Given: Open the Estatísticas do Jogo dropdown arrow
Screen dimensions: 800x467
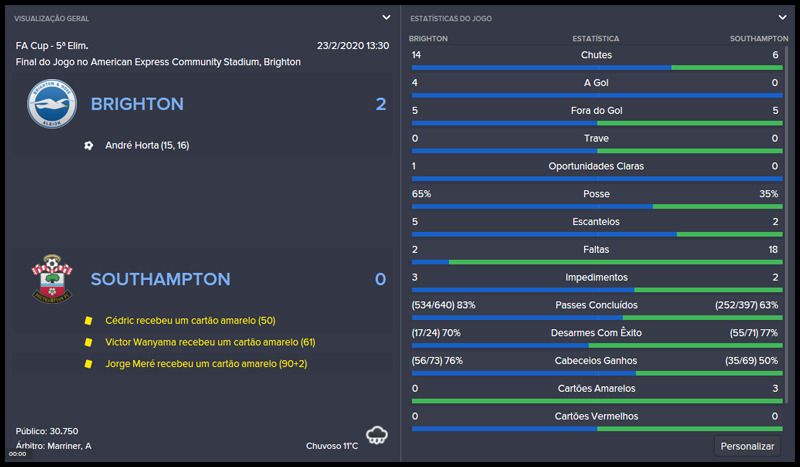Looking at the screenshot, I should 782,17.
